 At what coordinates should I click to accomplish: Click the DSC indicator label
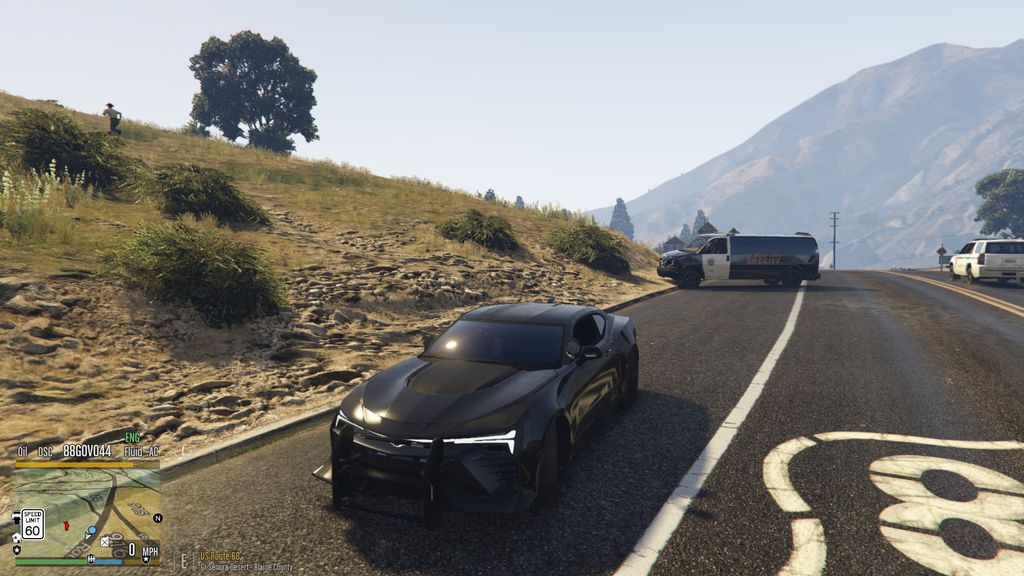coord(45,452)
